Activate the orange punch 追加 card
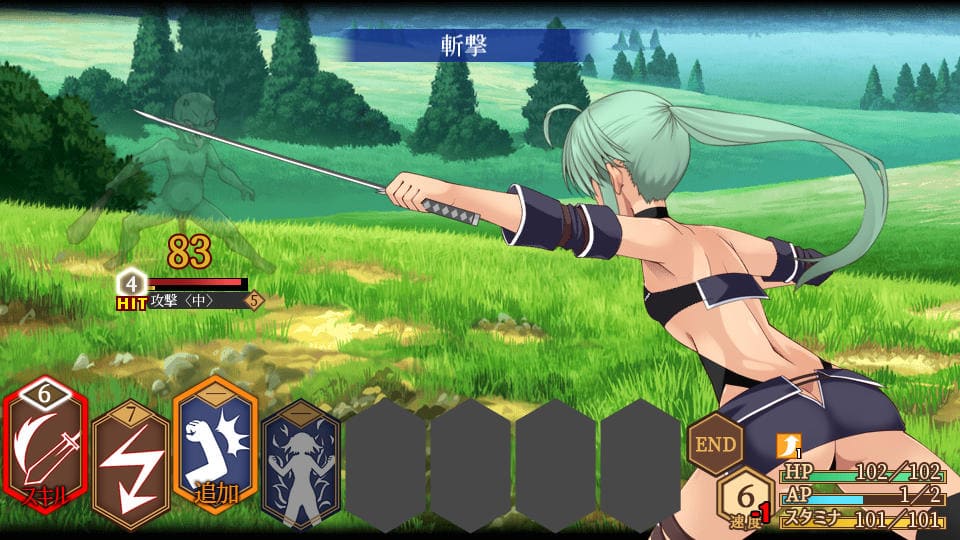Screen dimensions: 960x540 coord(215,453)
